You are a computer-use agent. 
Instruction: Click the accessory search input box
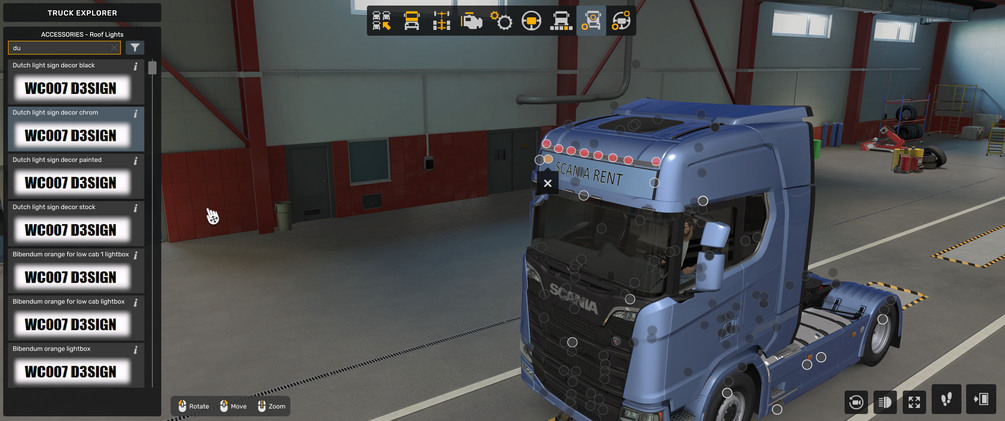60,48
